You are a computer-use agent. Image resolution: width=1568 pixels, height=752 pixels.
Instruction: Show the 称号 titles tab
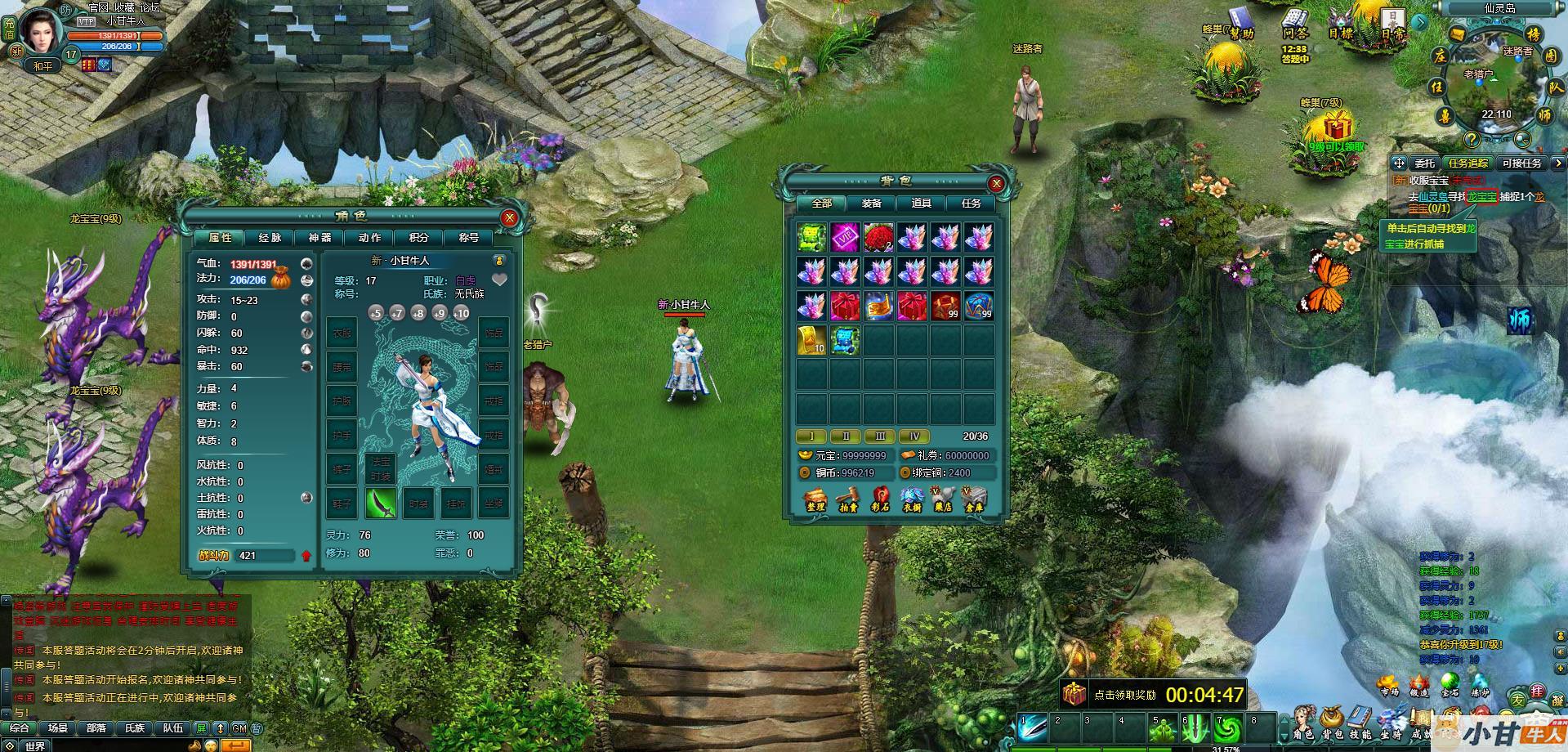[468, 237]
